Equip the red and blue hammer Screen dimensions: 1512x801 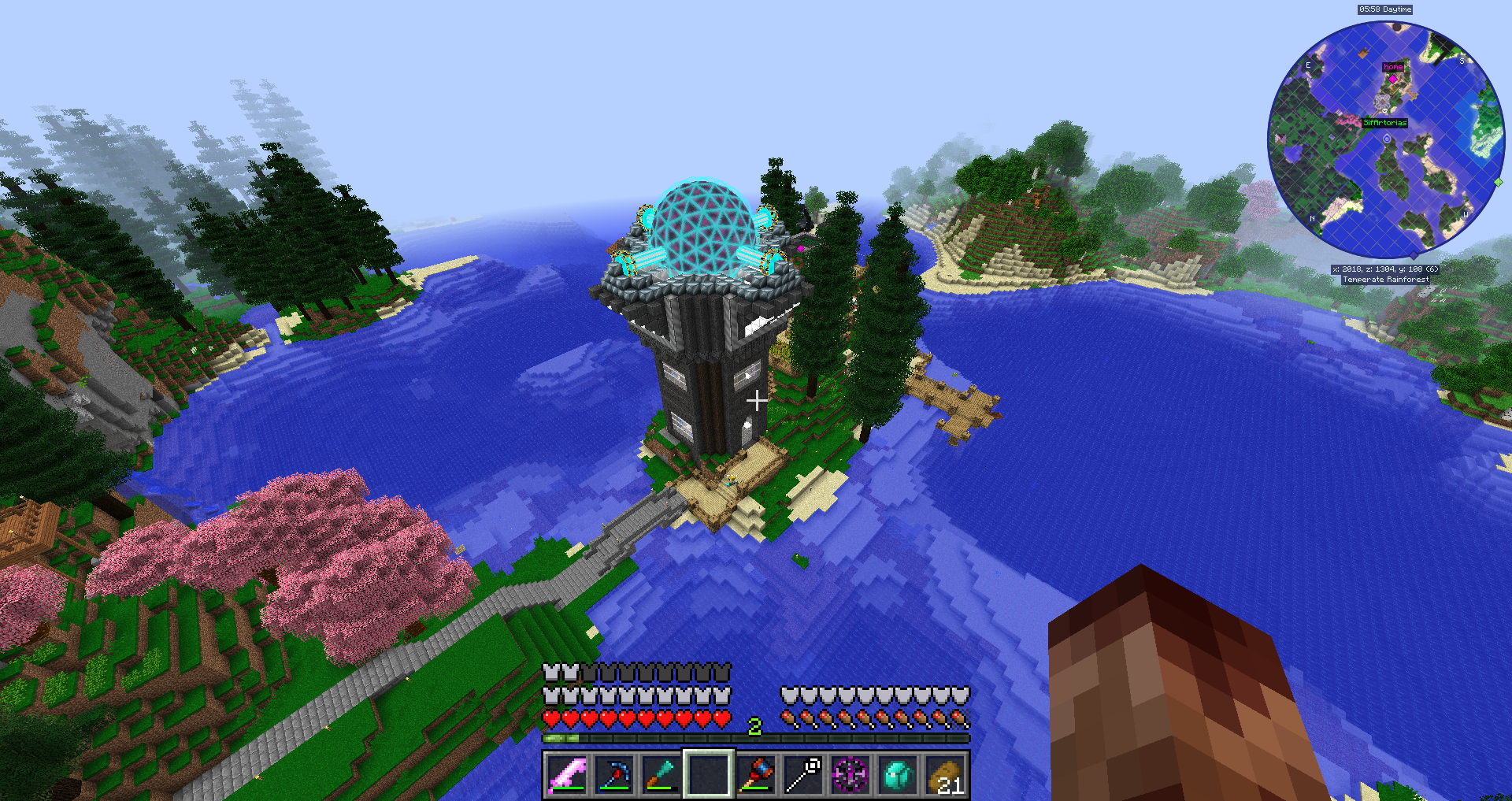coord(756,774)
